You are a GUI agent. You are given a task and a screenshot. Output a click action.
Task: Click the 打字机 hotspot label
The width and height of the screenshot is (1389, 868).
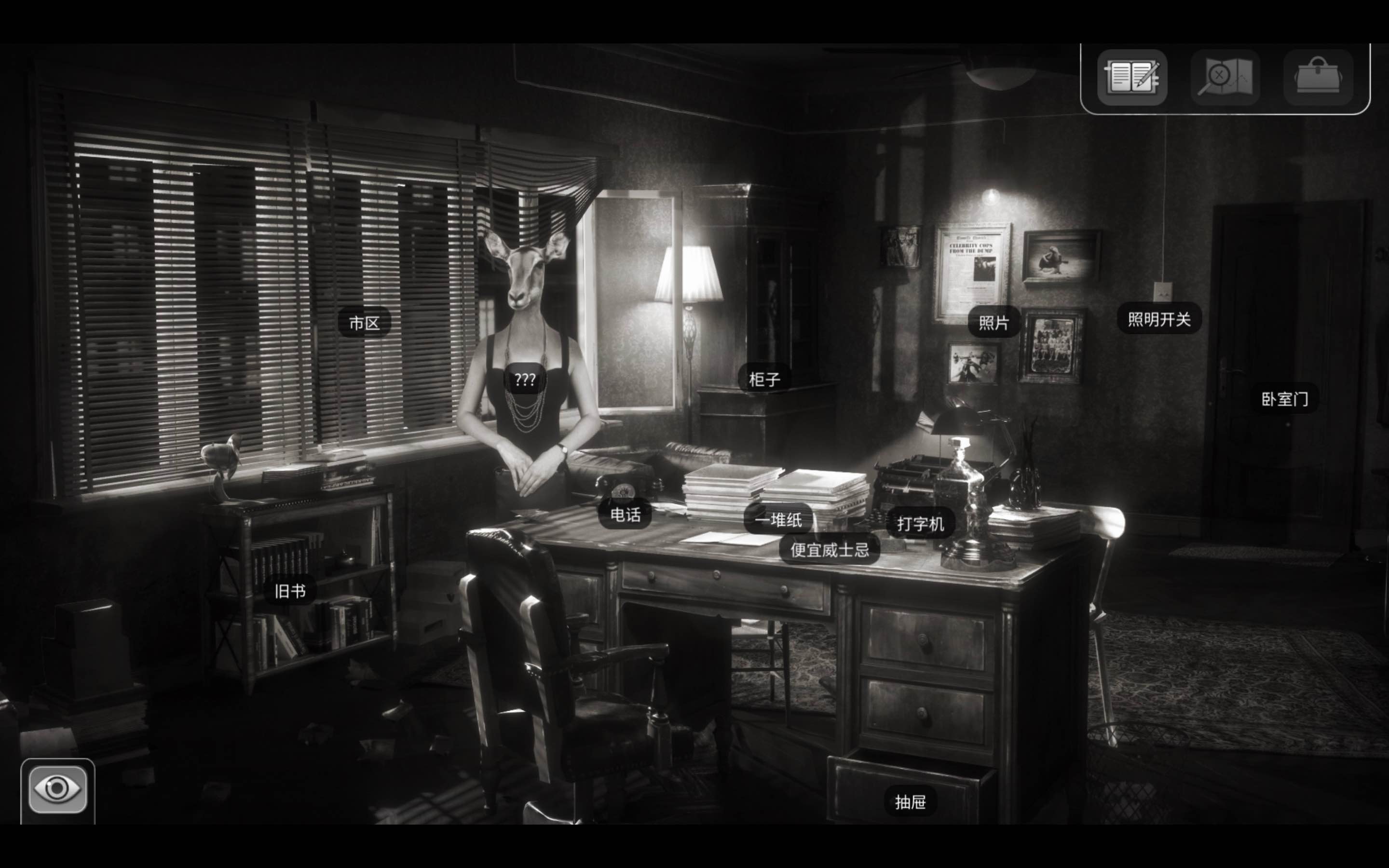[920, 524]
